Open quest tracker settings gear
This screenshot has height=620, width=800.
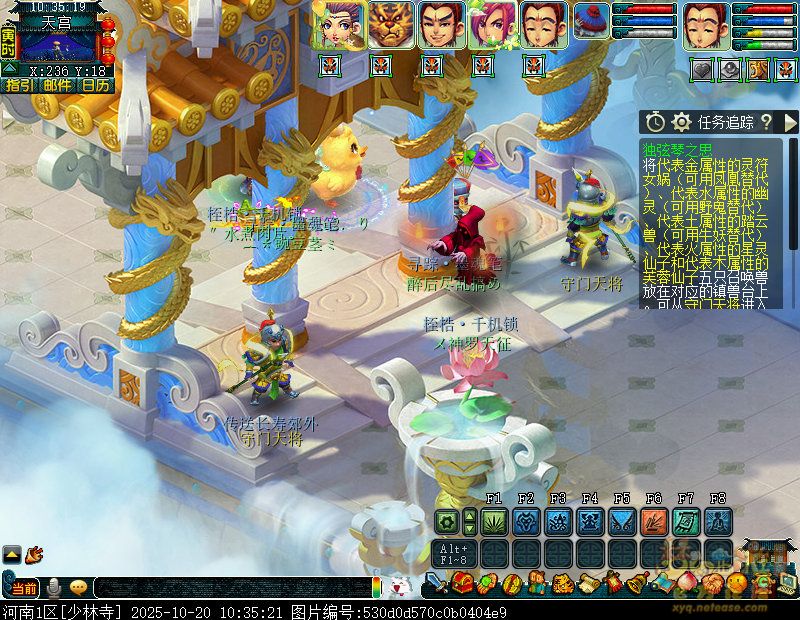682,122
